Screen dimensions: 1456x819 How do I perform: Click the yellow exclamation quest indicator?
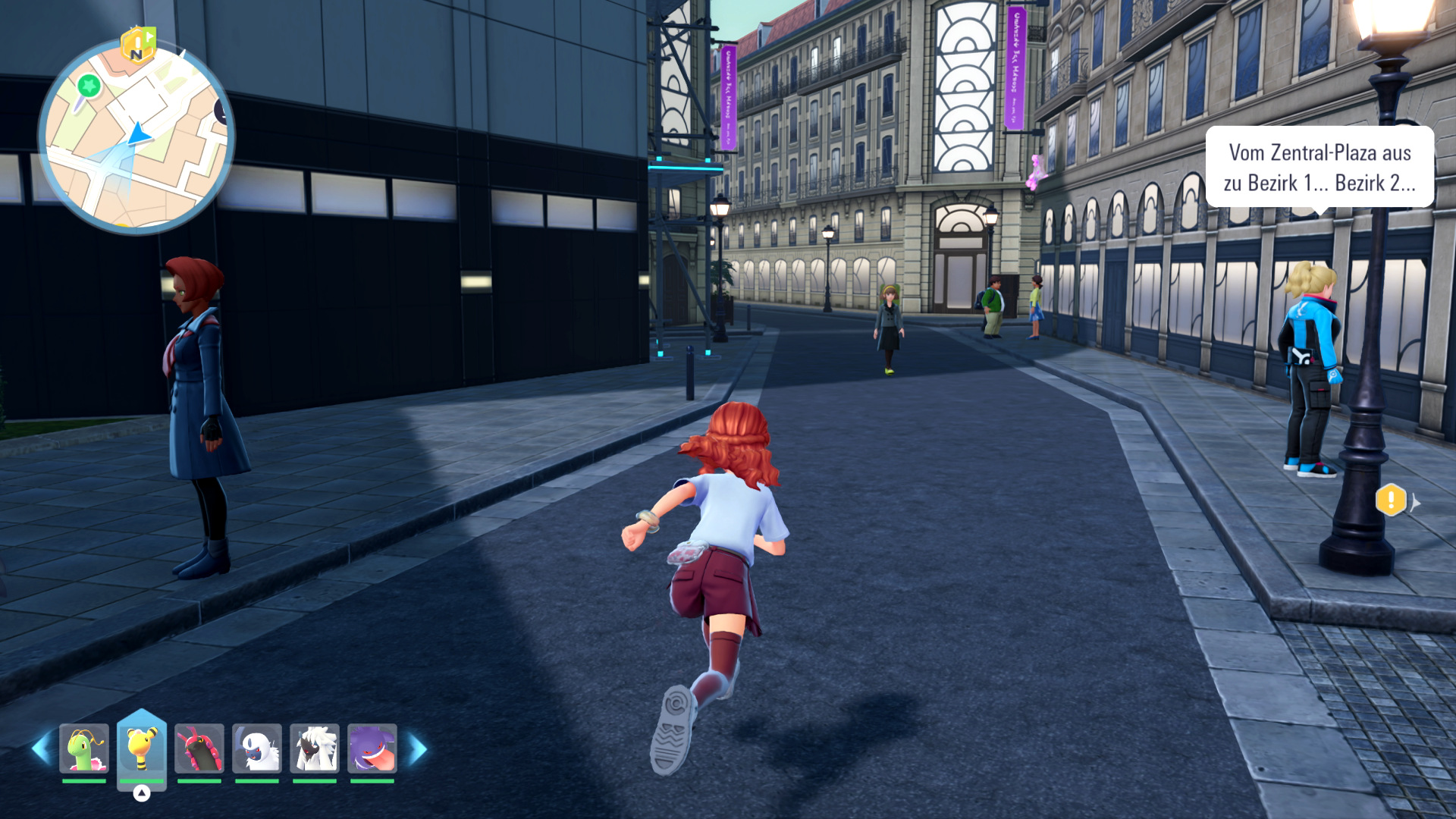(1391, 500)
